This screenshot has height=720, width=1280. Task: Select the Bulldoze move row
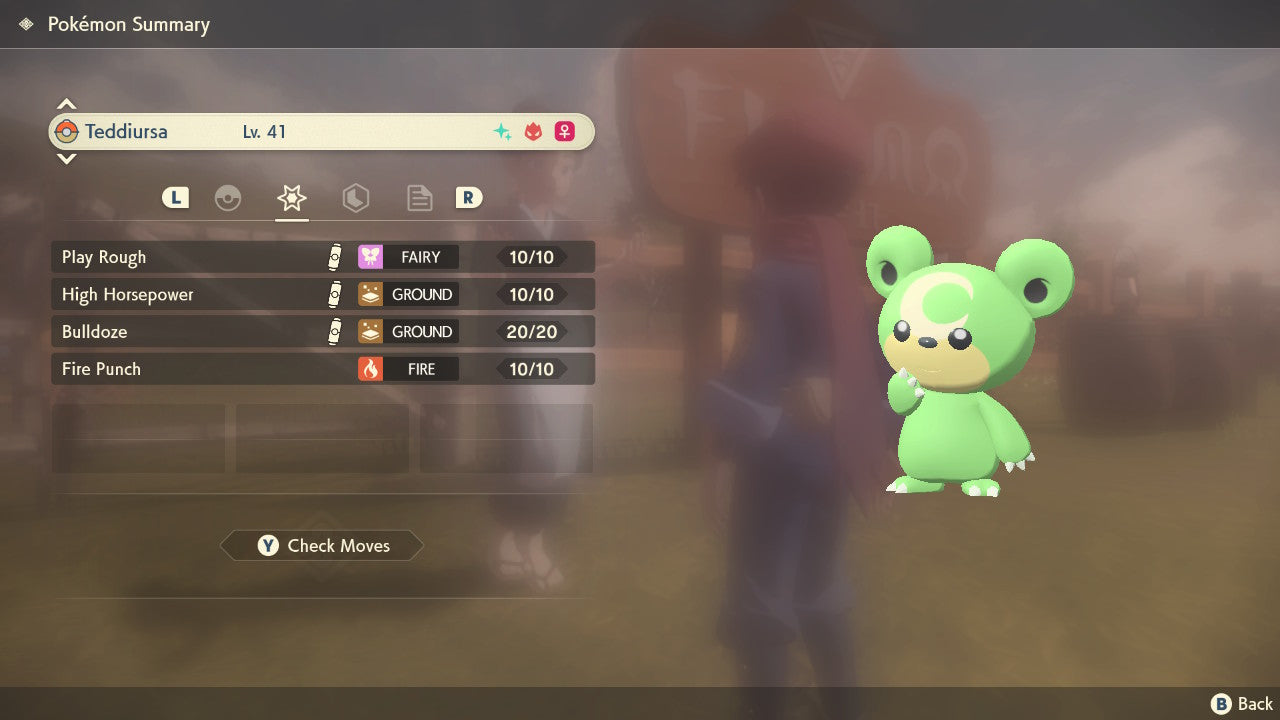click(322, 331)
